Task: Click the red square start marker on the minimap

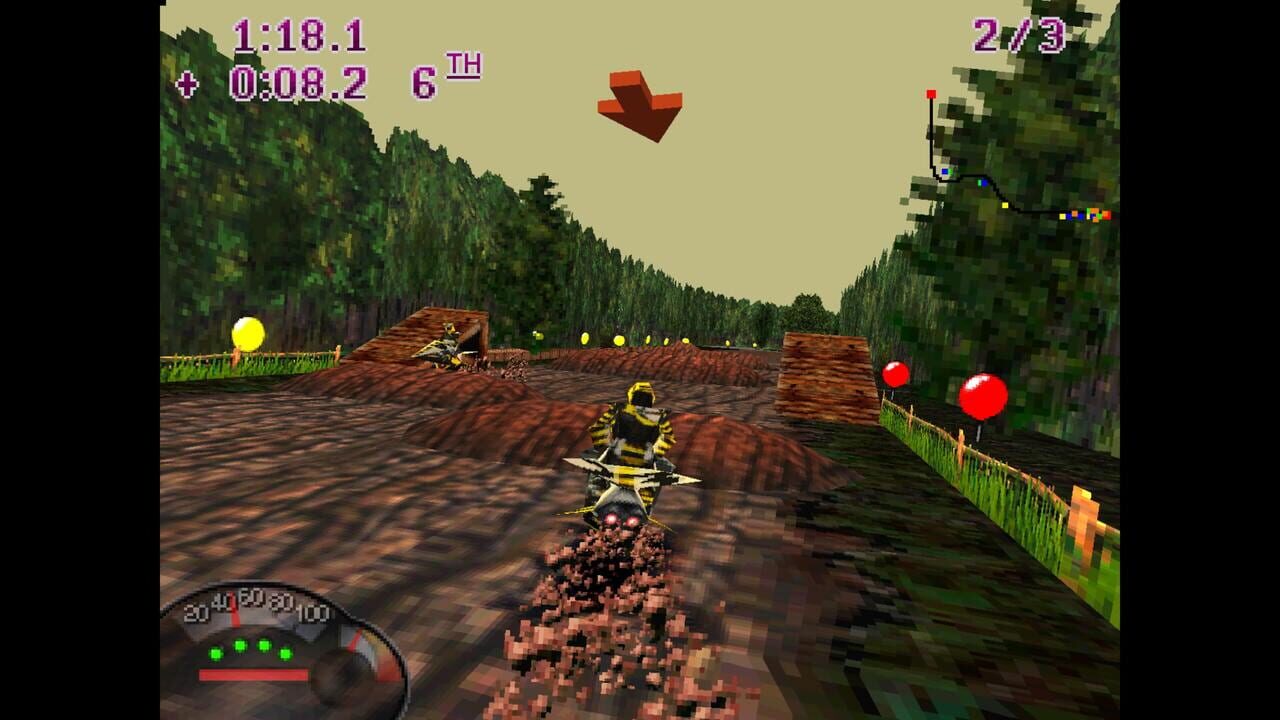Action: coord(930,93)
